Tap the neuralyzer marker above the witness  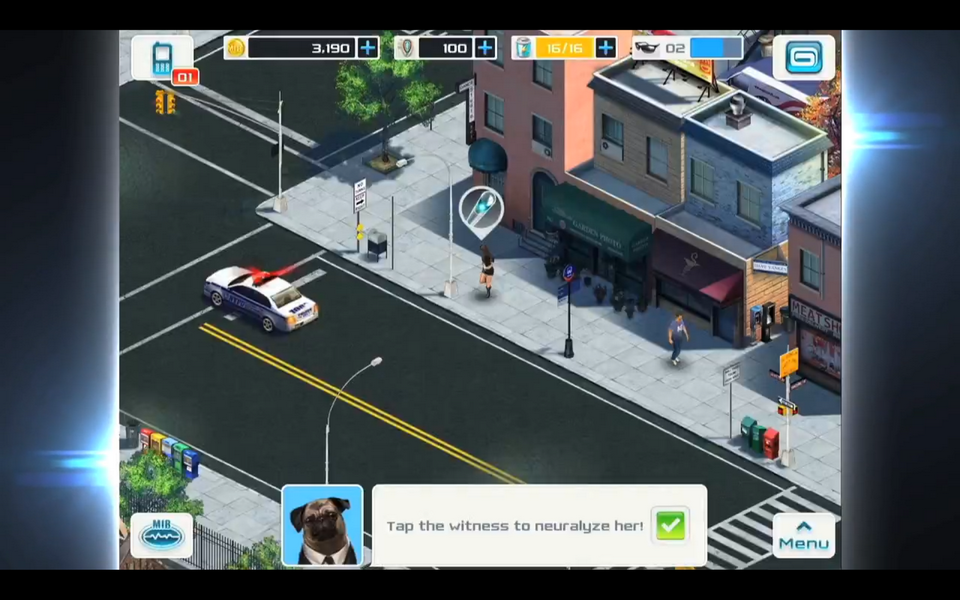point(481,208)
